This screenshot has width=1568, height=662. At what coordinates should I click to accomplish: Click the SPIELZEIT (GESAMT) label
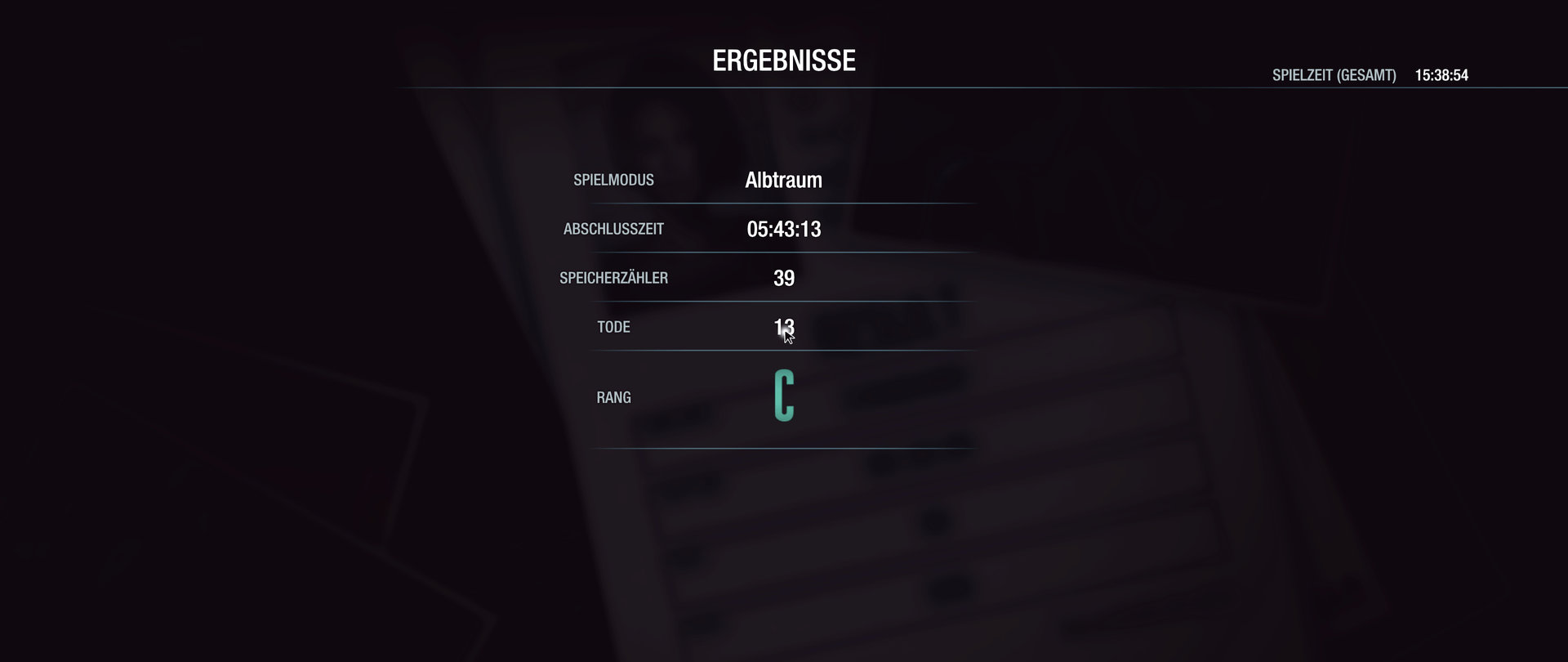point(1333,76)
